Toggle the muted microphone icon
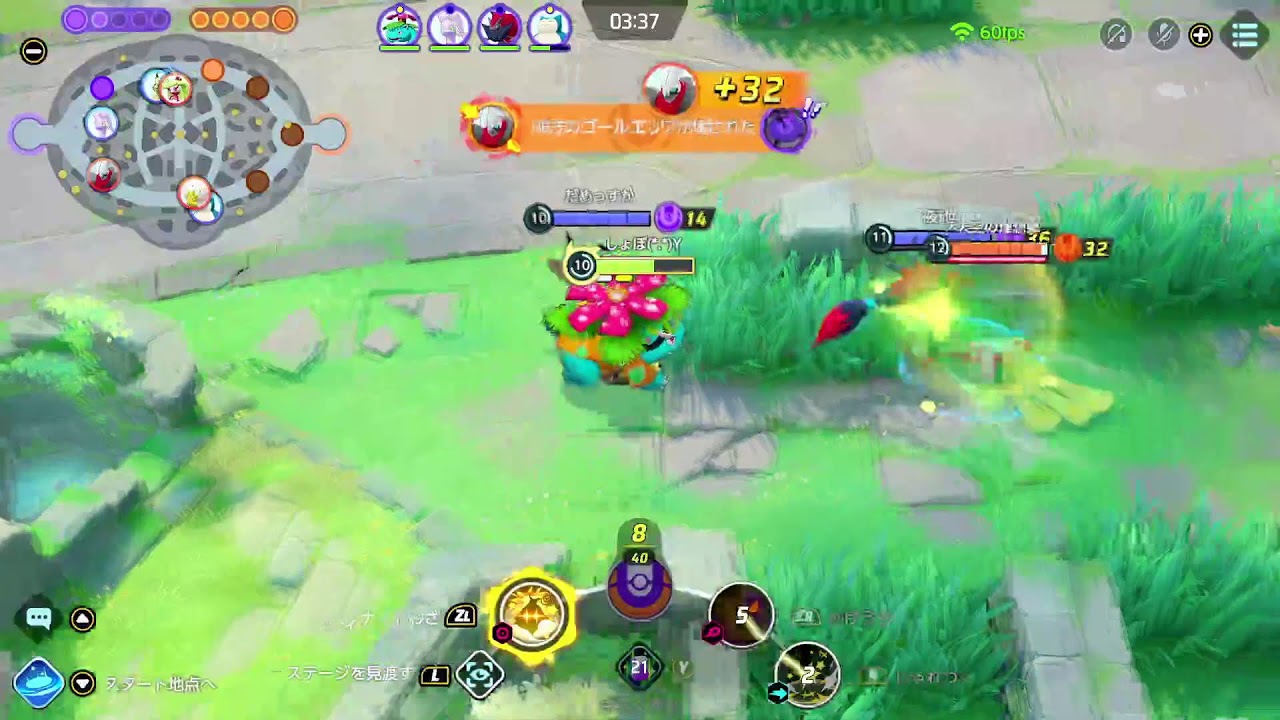The image size is (1280, 720). point(1163,35)
